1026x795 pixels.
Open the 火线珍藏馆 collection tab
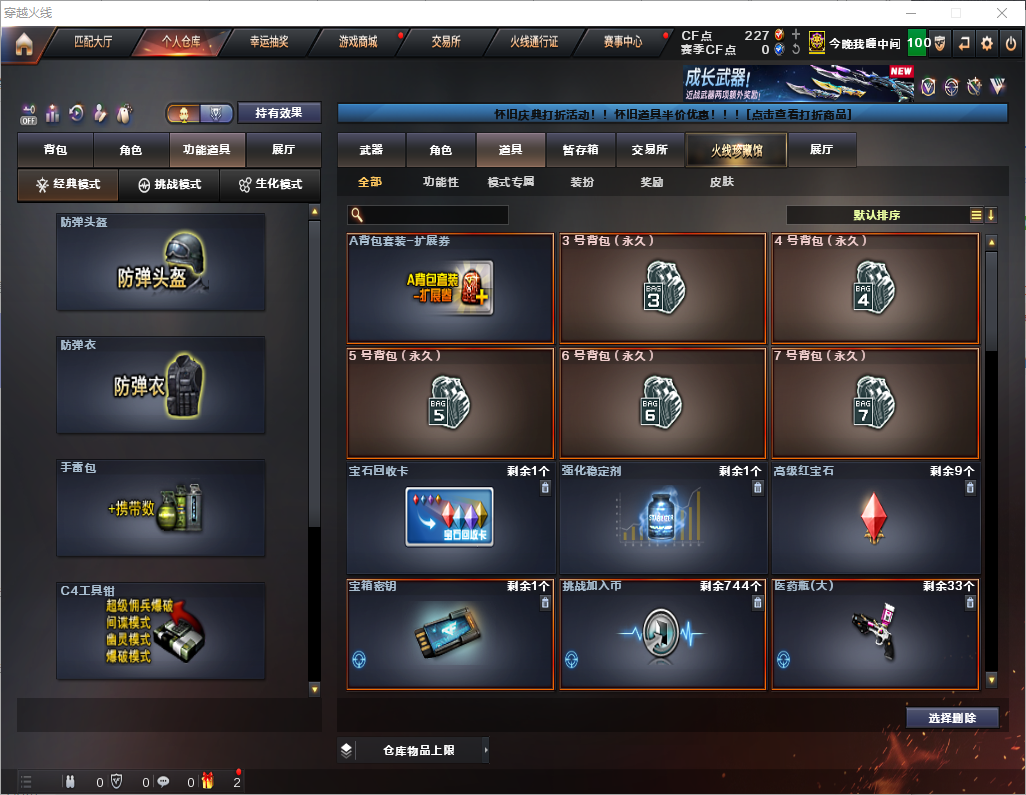pyautogui.click(x=735, y=150)
